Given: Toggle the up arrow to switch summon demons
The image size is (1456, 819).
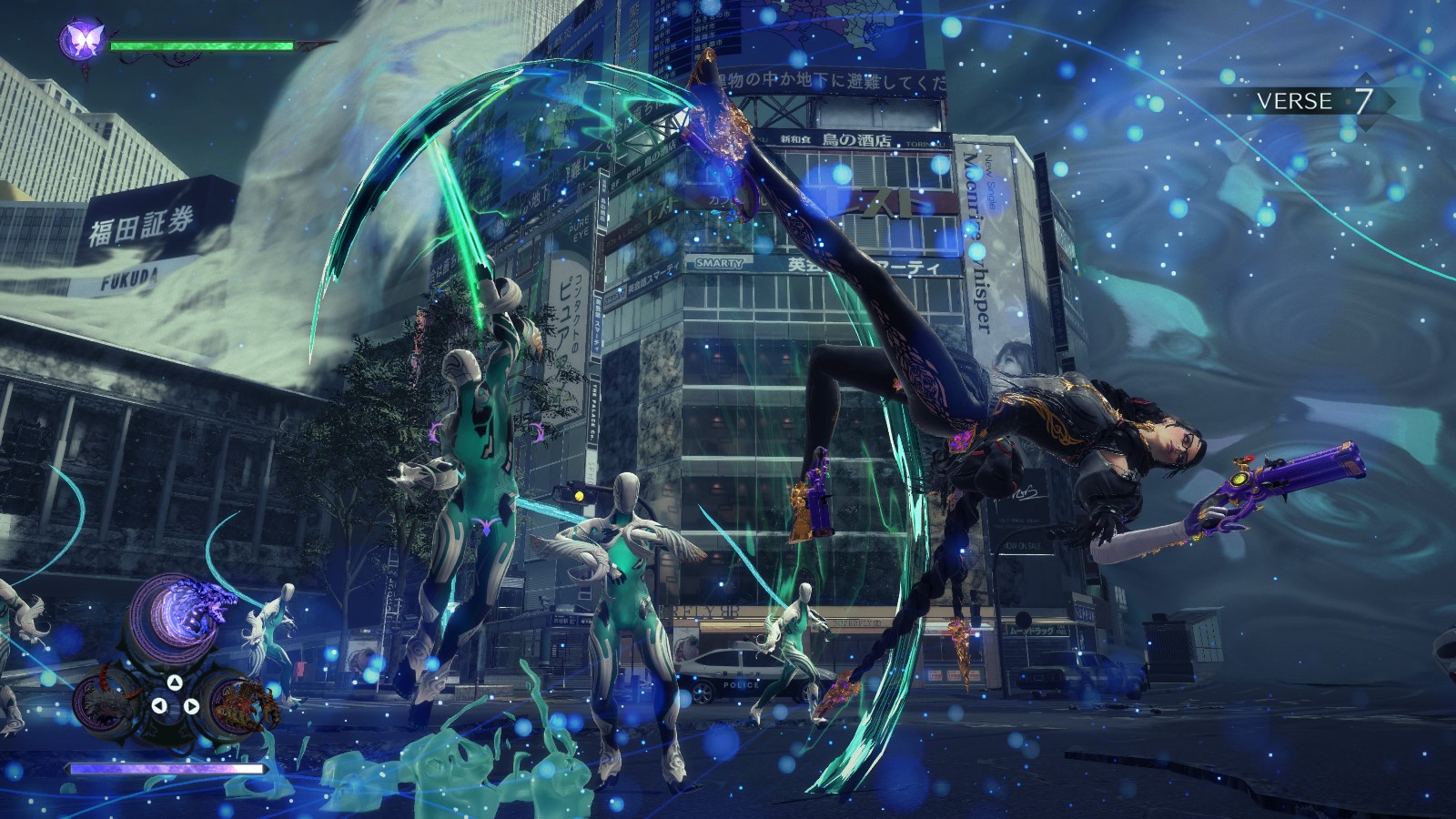Looking at the screenshot, I should coord(174,682).
